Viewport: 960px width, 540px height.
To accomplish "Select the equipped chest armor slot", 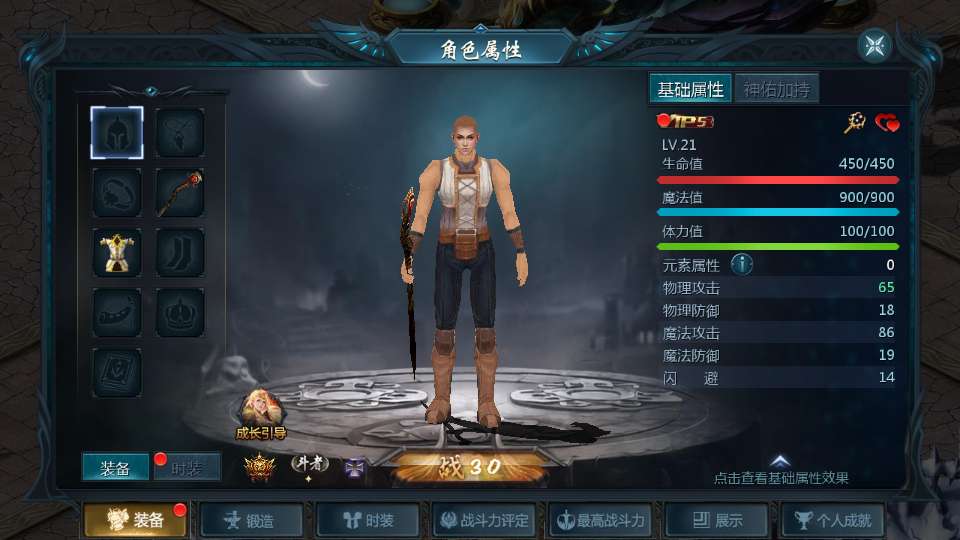I will 117,252.
